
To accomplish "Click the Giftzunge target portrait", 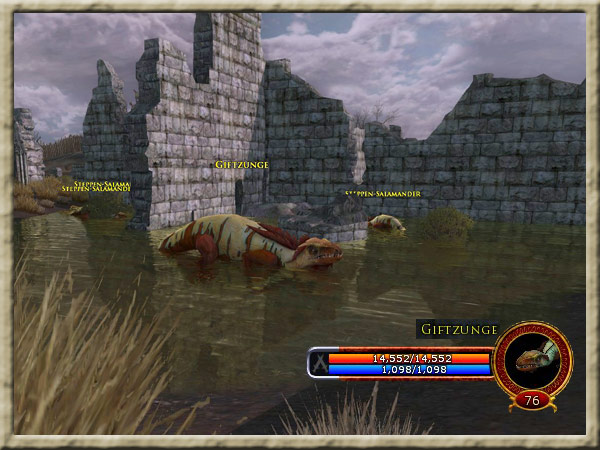I will (x=532, y=359).
